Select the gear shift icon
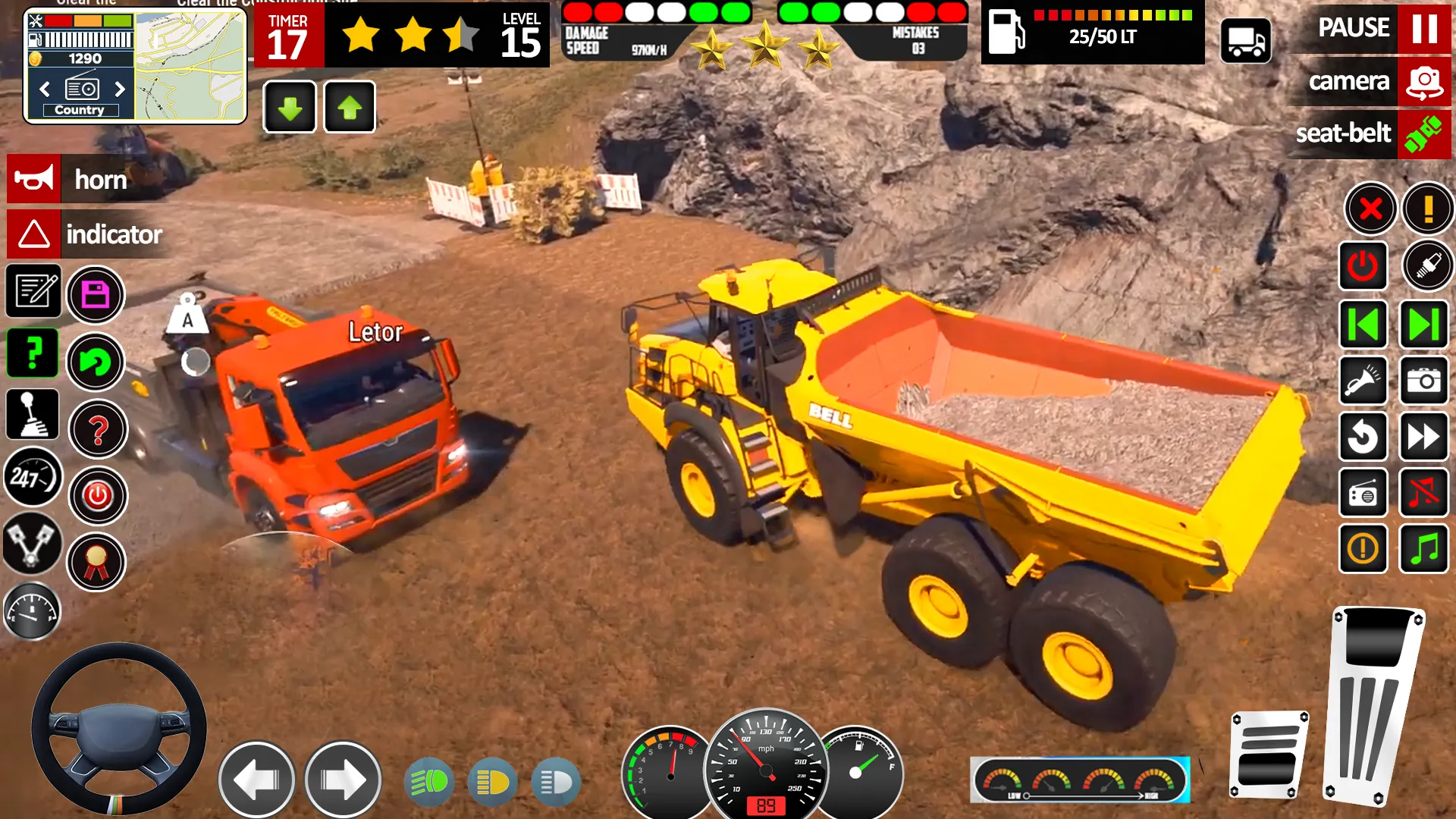Viewport: 1456px width, 819px height. click(x=32, y=413)
